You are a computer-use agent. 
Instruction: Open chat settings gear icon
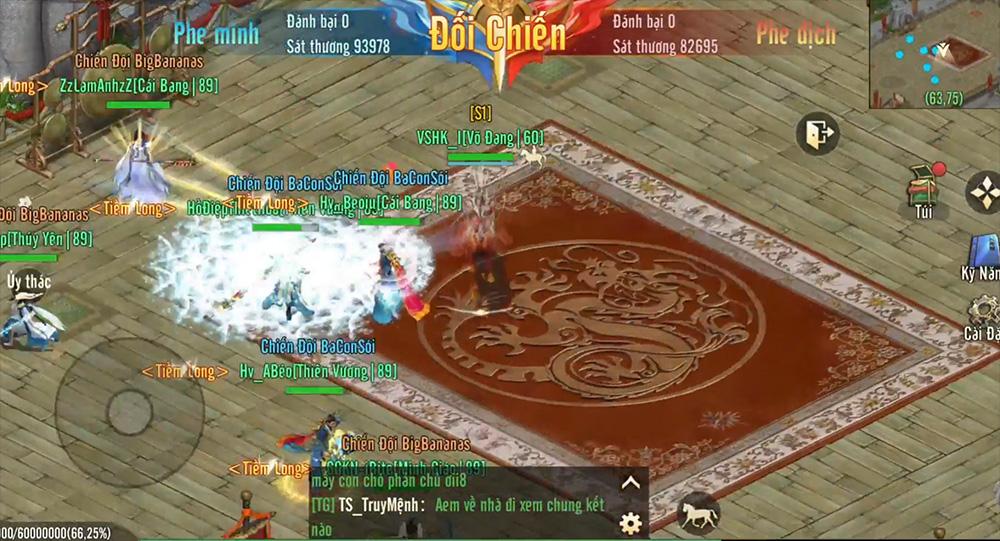click(x=630, y=522)
